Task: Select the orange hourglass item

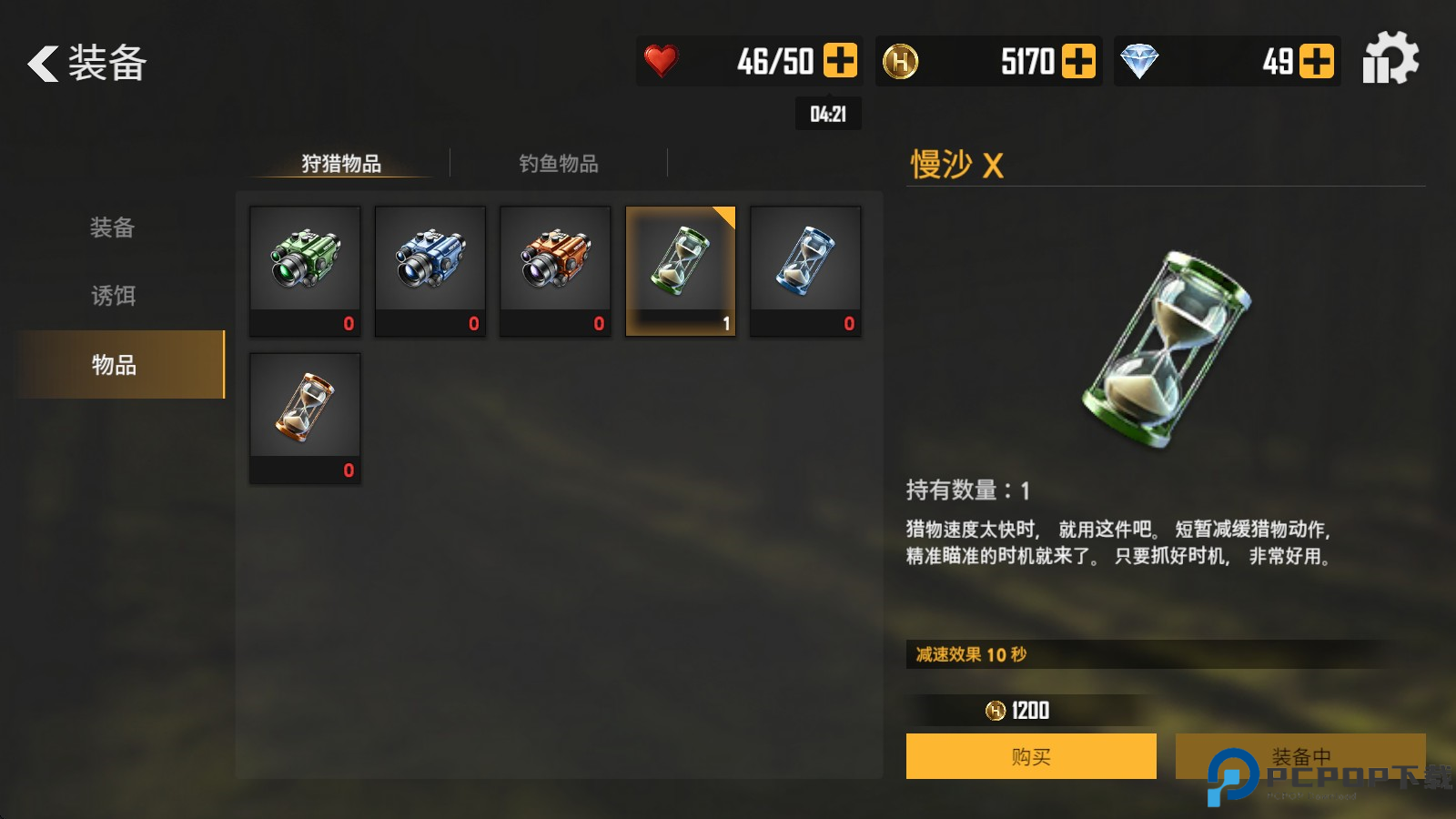Action: coord(304,411)
